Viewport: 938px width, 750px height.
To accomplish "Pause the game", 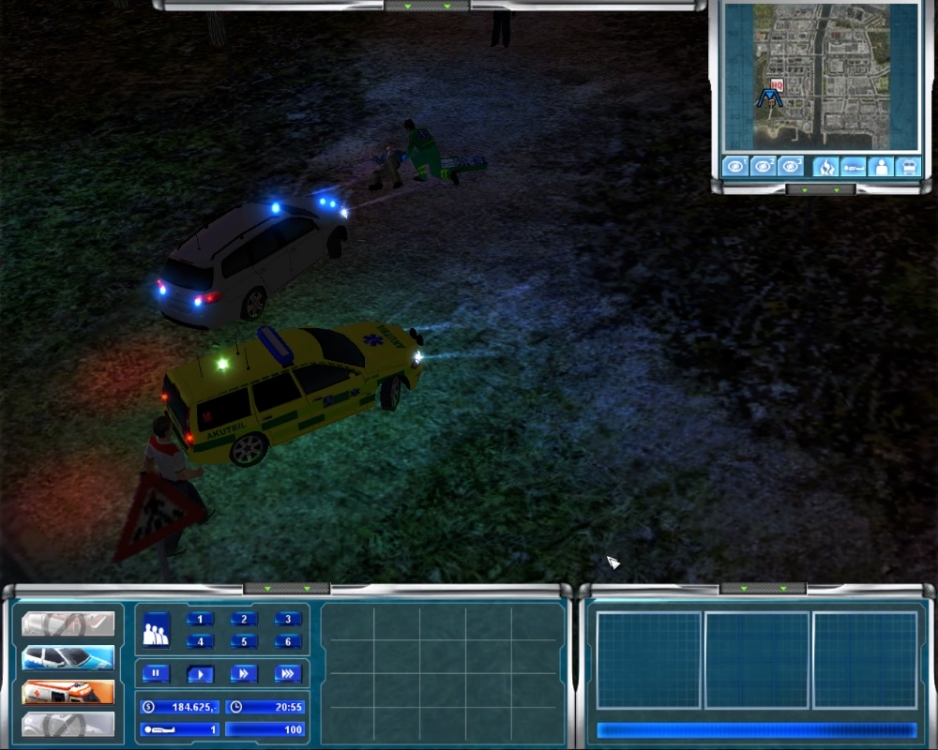I will (x=156, y=674).
